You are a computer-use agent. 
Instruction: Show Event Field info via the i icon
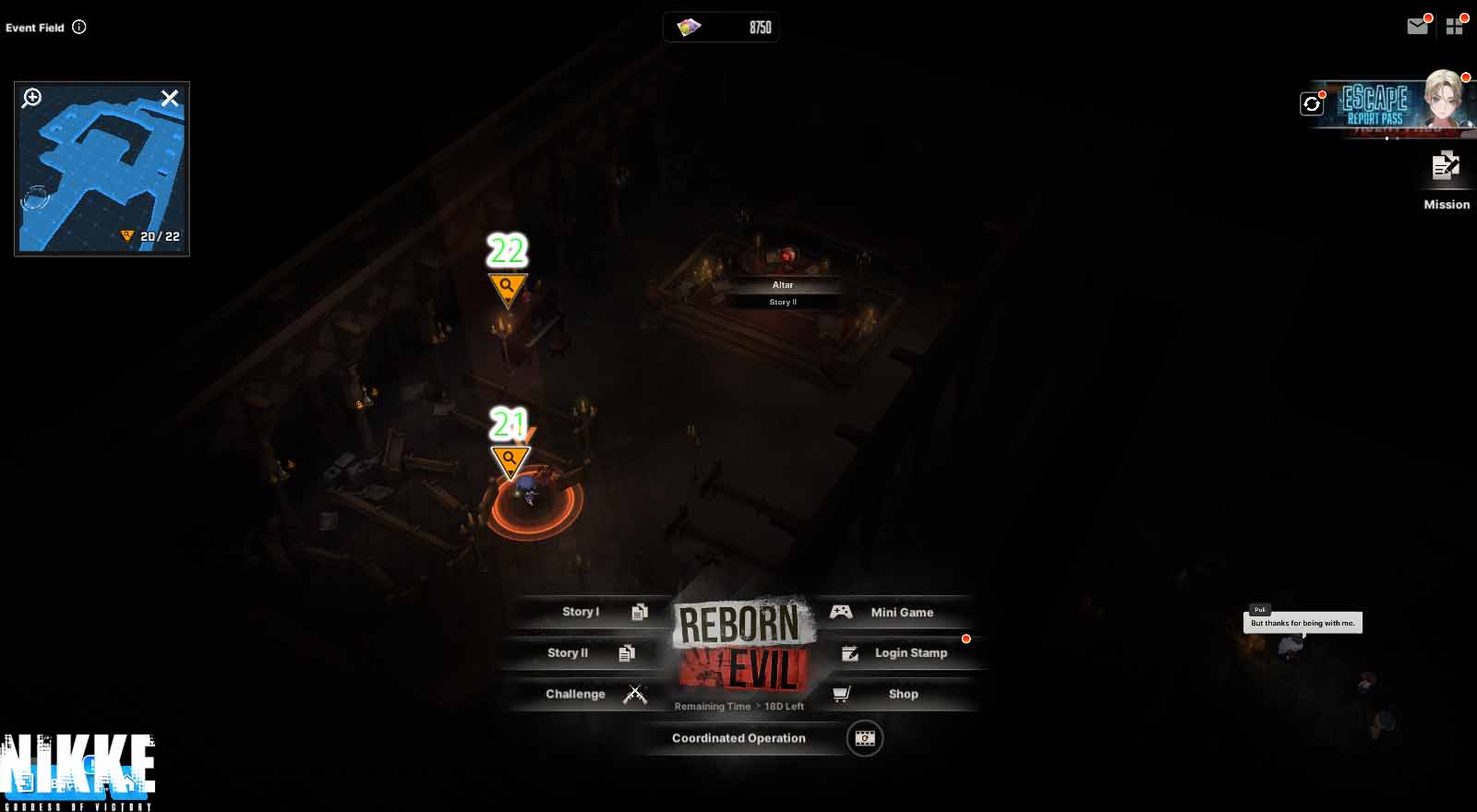coord(79,27)
